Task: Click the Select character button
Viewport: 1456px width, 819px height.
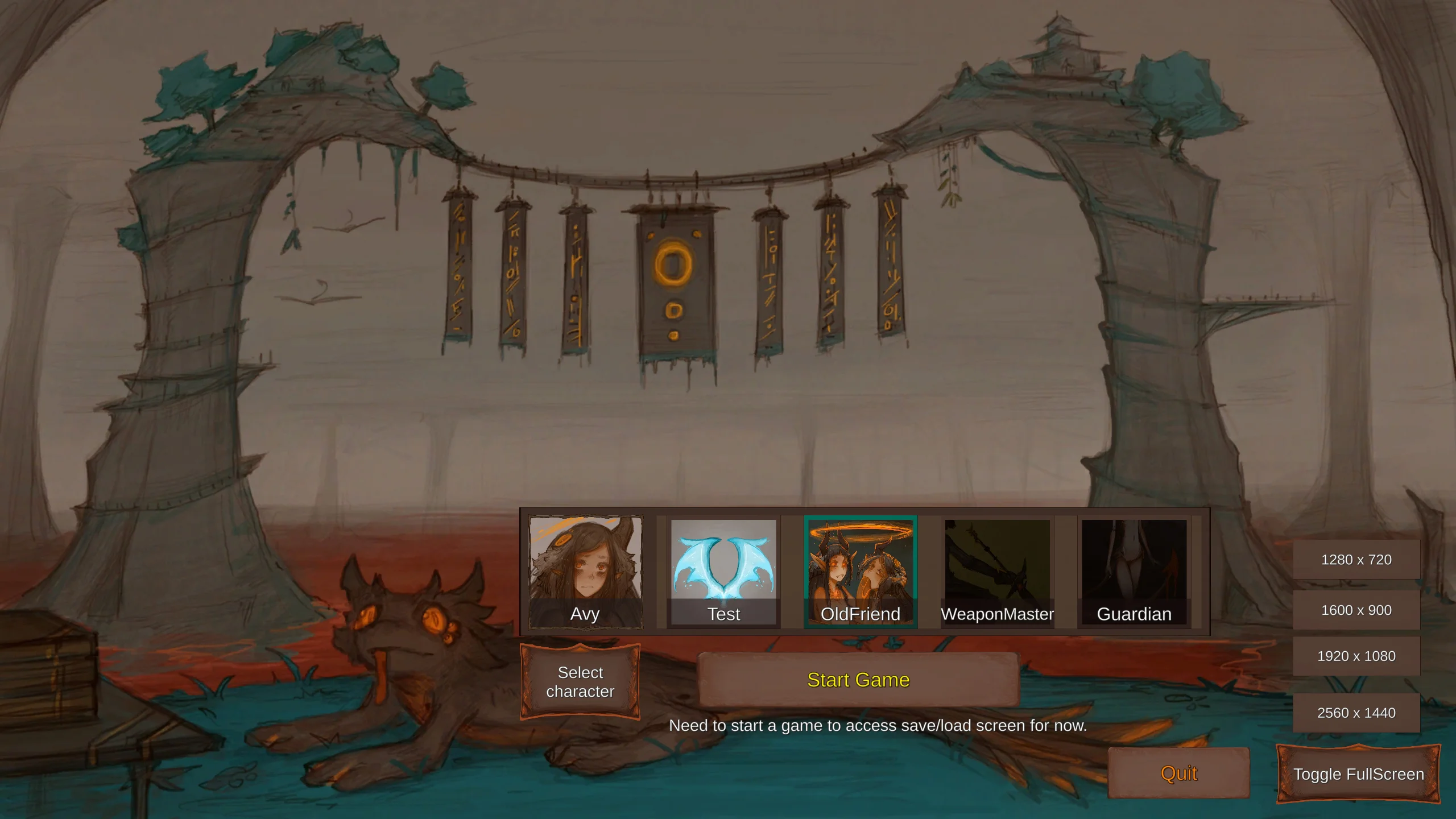Action: (x=580, y=681)
